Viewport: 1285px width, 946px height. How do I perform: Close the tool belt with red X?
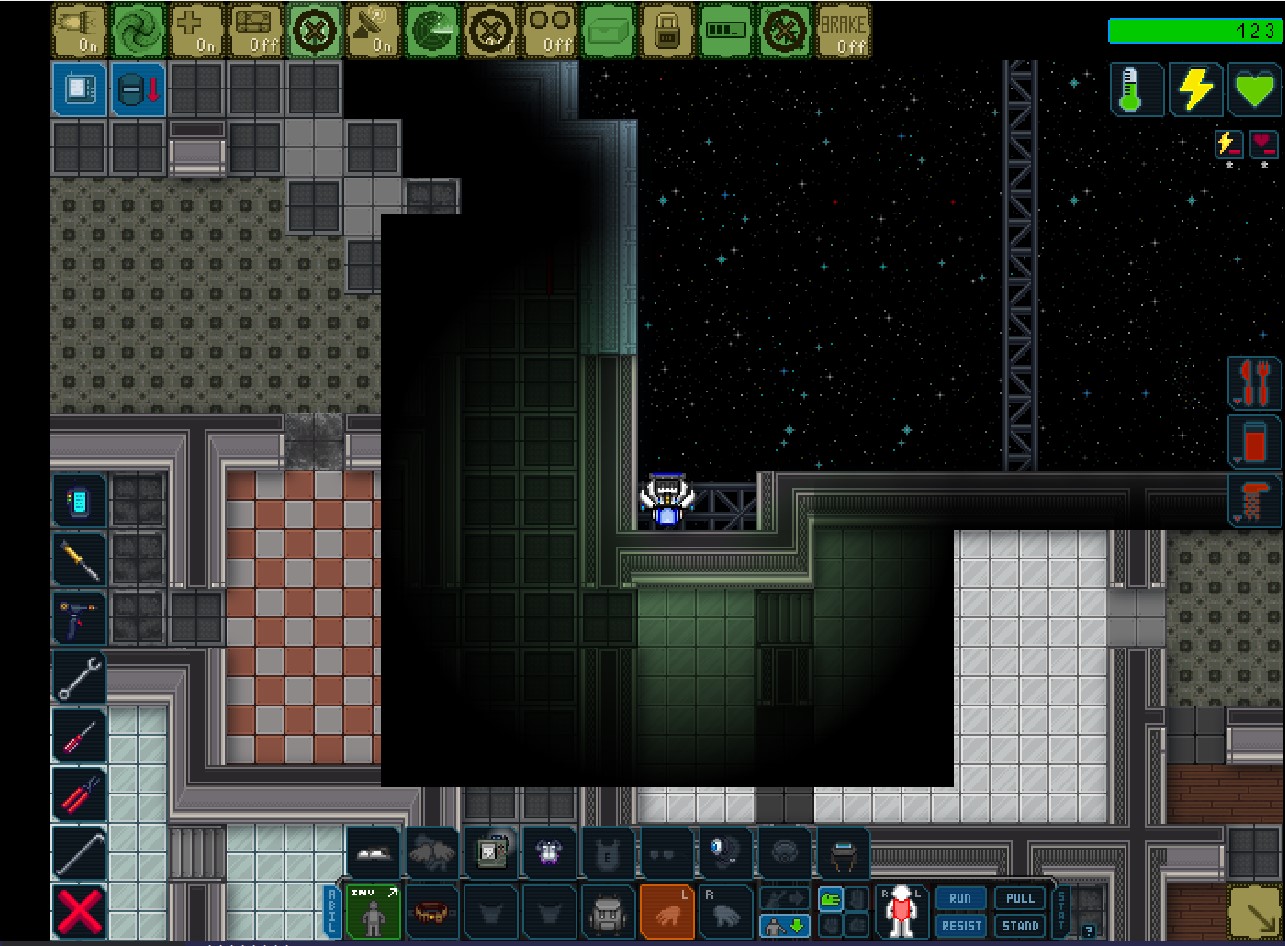point(80,911)
